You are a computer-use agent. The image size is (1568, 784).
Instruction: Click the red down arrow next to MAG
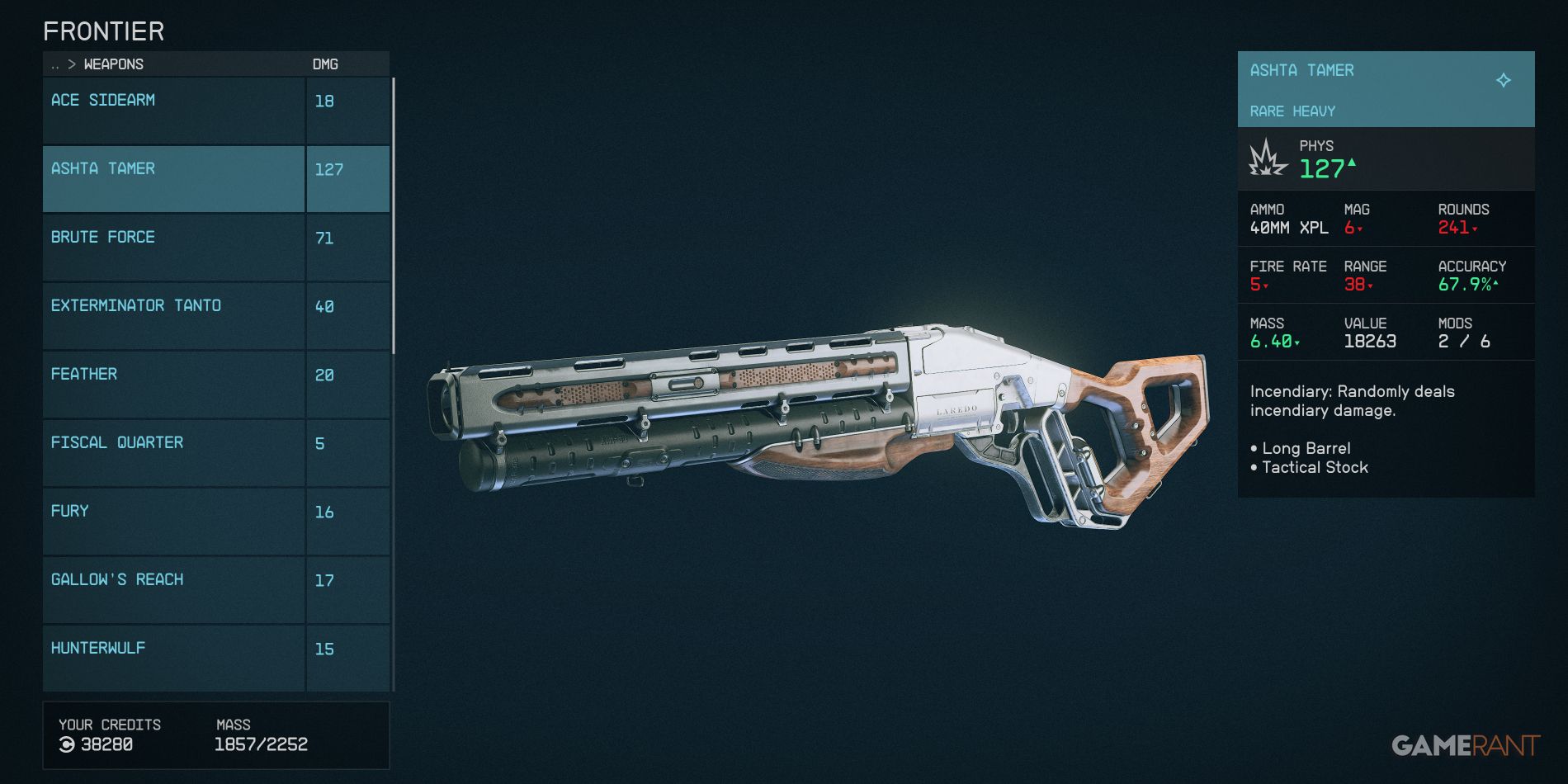pyautogui.click(x=1359, y=229)
